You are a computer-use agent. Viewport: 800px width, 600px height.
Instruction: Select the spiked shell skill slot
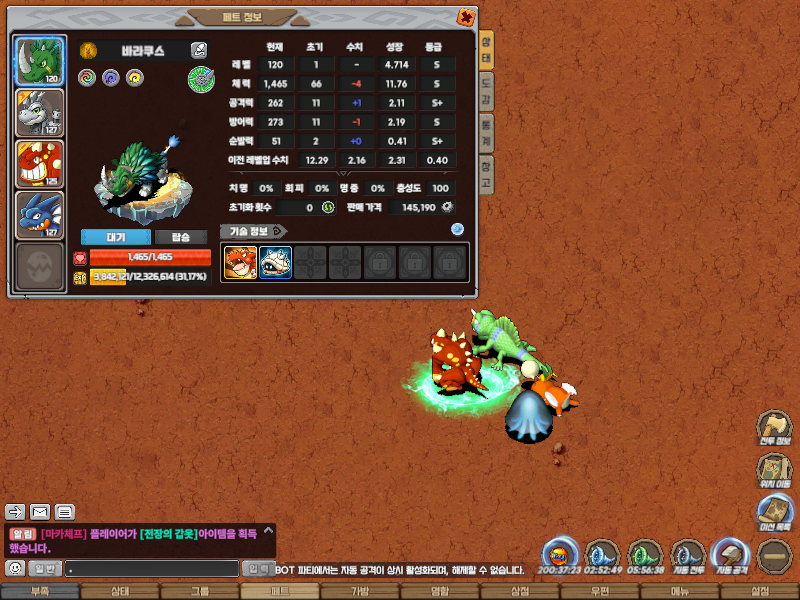coord(275,263)
